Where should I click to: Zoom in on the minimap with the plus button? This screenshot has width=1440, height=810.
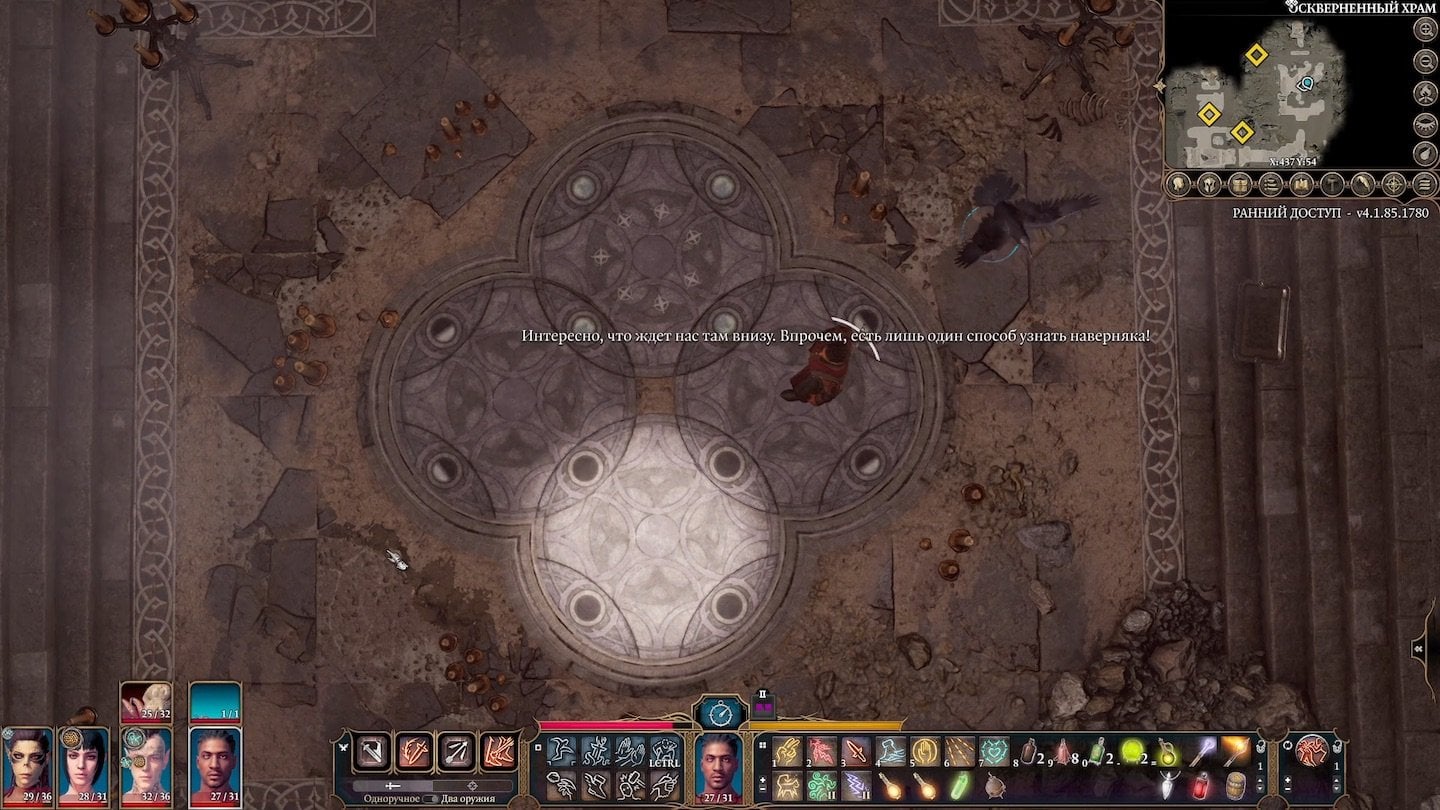1424,28
